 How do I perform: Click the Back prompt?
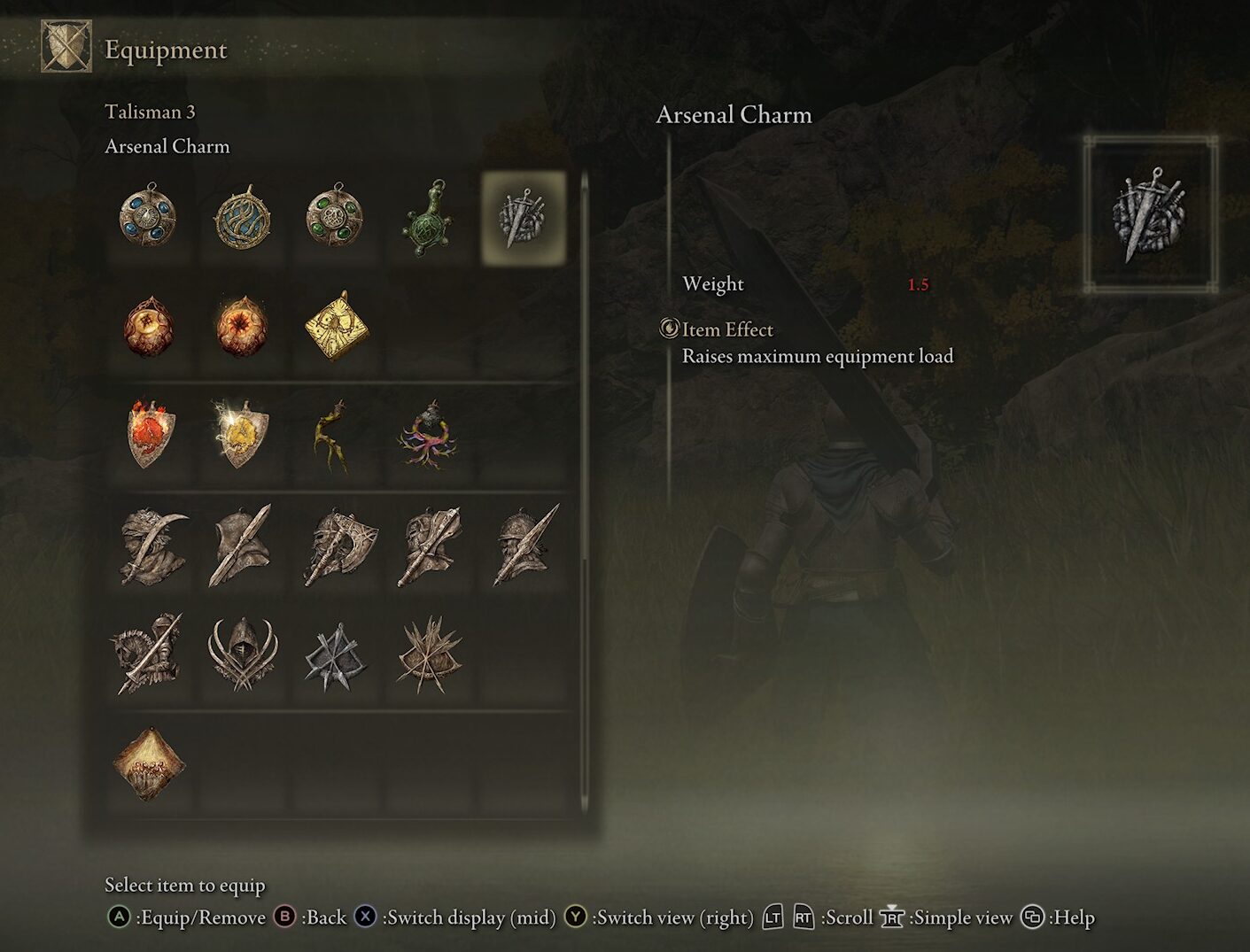(x=285, y=917)
